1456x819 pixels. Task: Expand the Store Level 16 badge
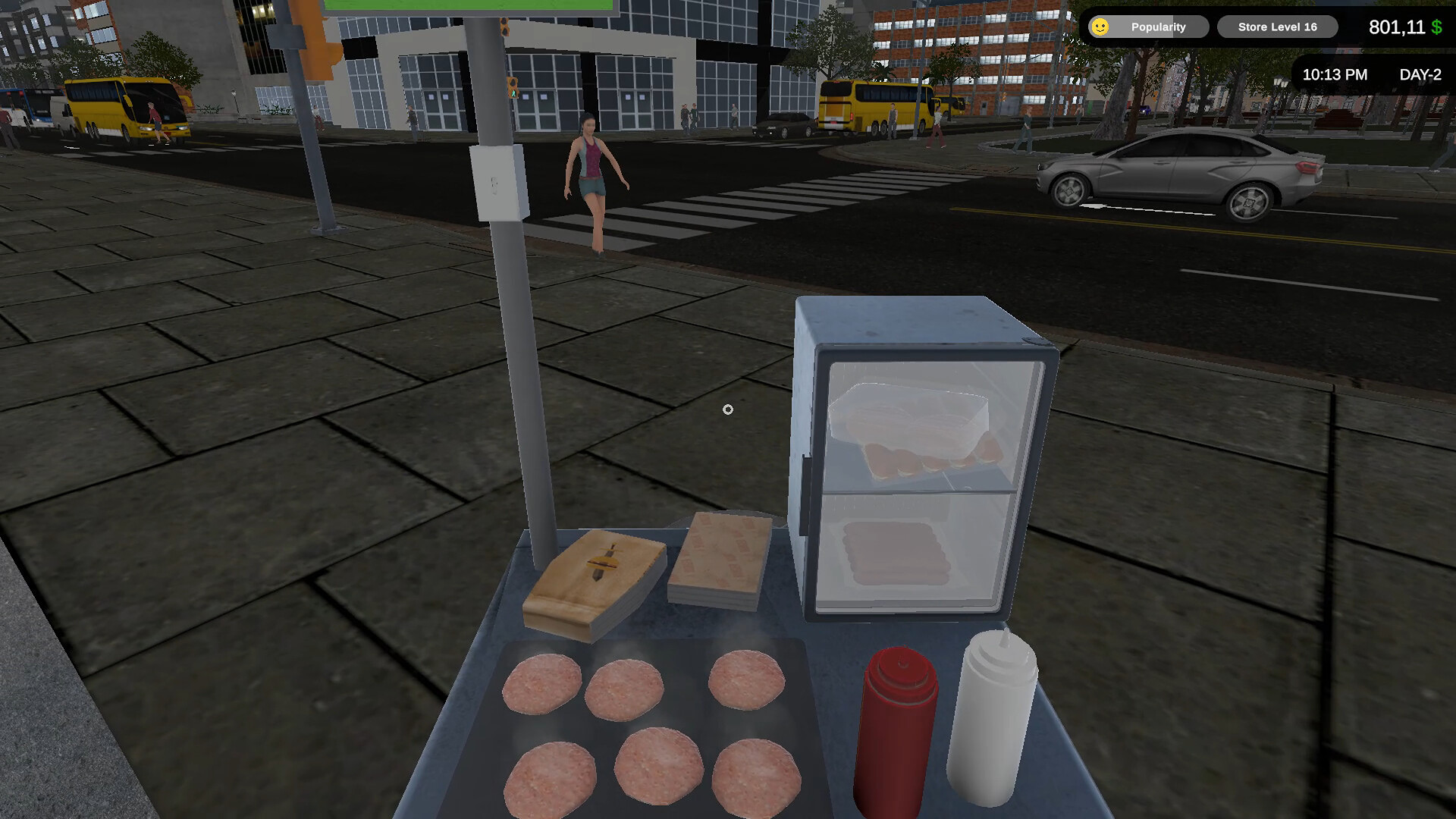pos(1276,27)
